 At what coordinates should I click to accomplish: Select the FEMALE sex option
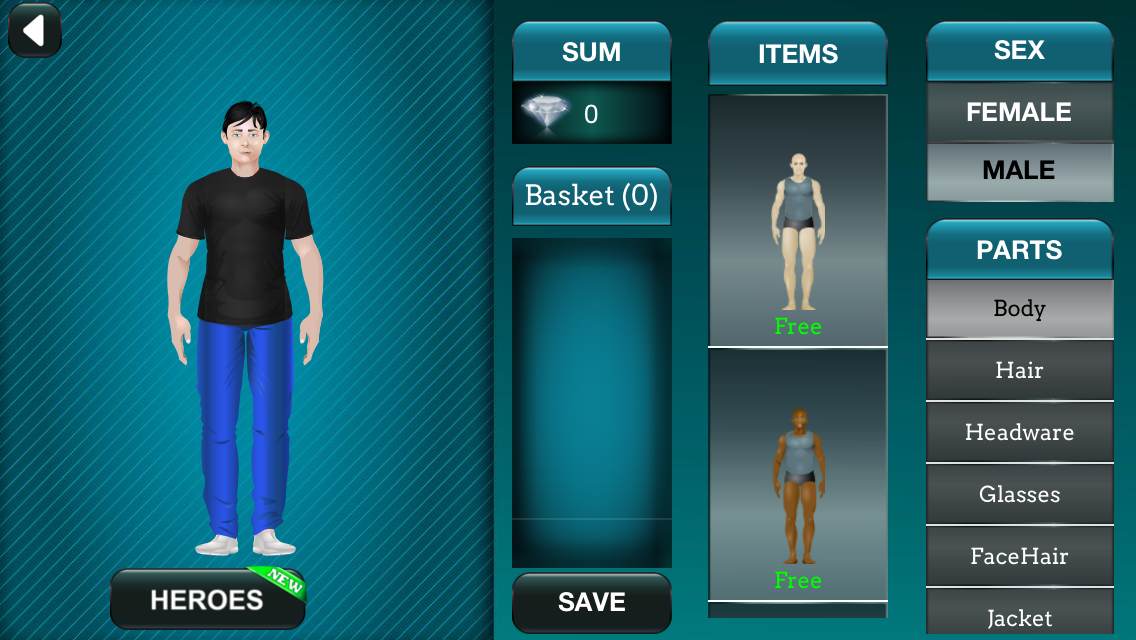pos(1019,112)
